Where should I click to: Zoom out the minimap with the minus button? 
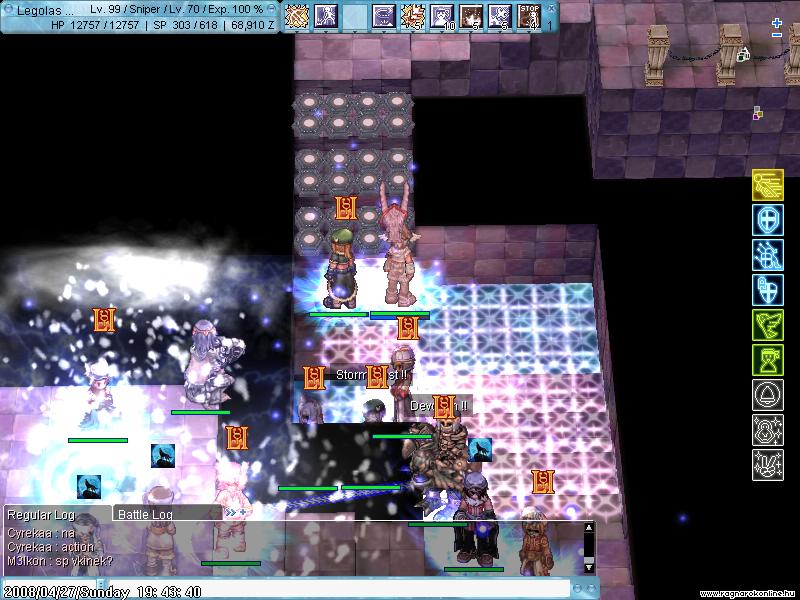(777, 35)
